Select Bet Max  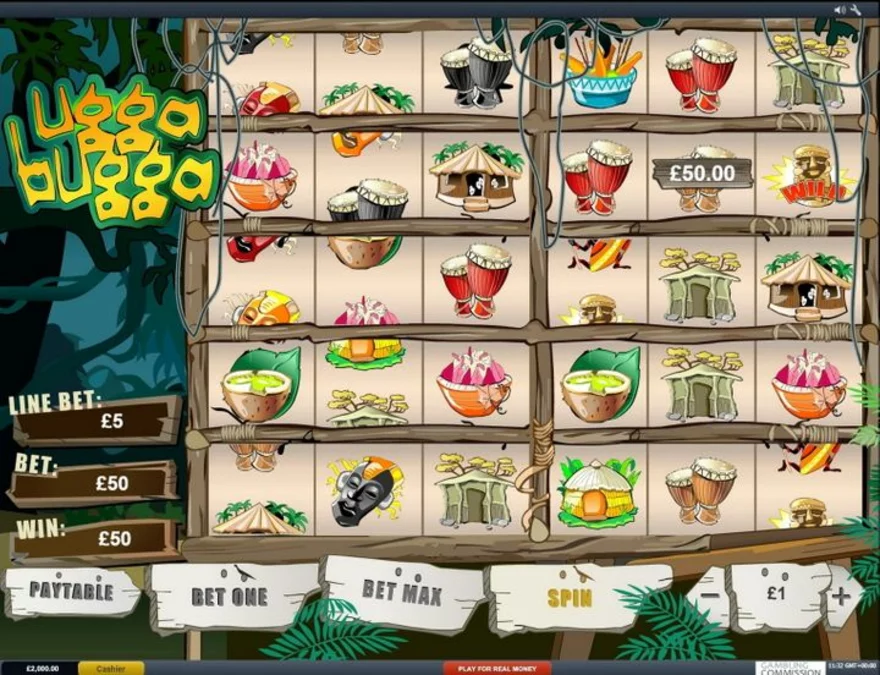click(401, 591)
